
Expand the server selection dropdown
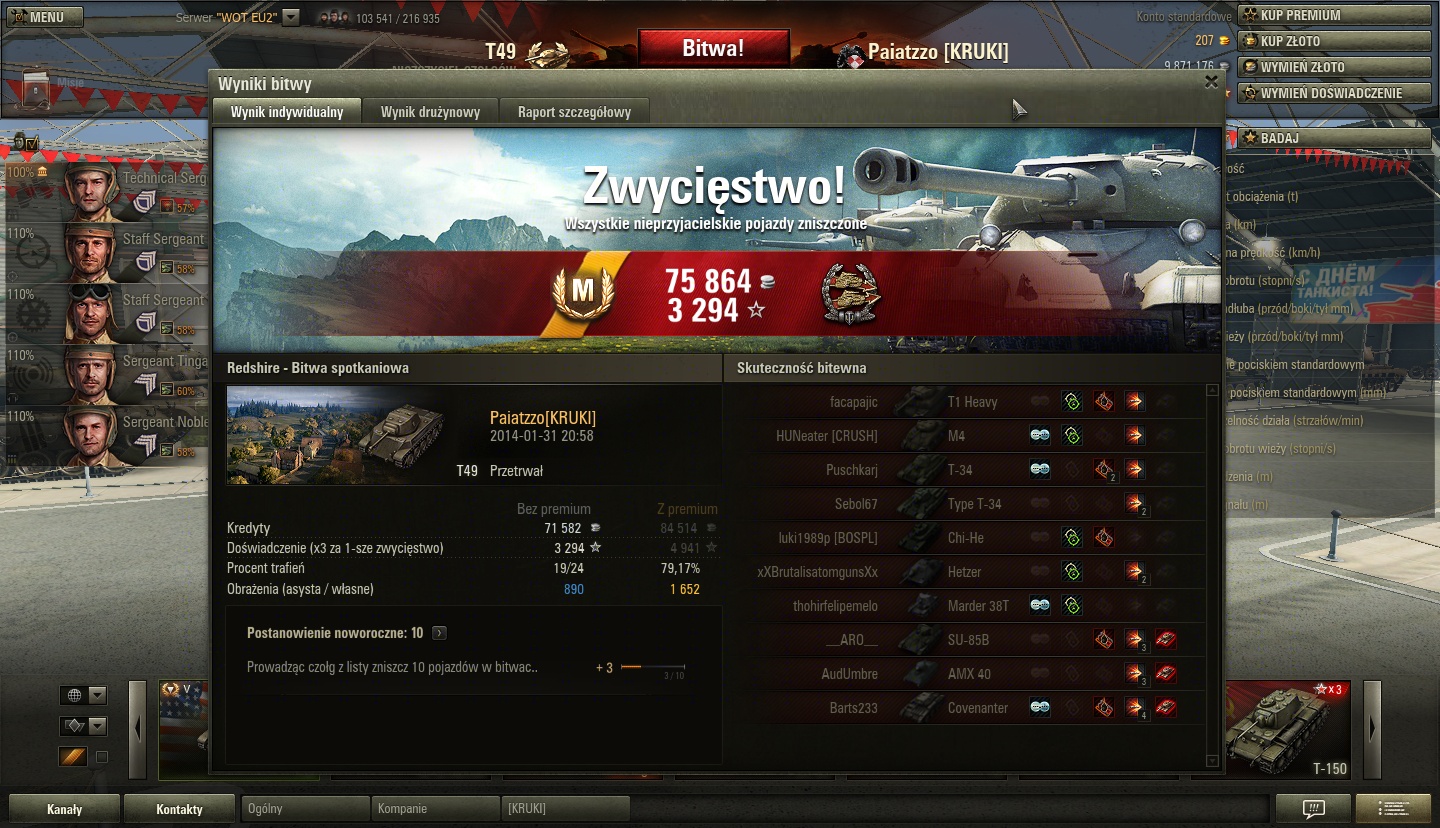pyautogui.click(x=290, y=17)
